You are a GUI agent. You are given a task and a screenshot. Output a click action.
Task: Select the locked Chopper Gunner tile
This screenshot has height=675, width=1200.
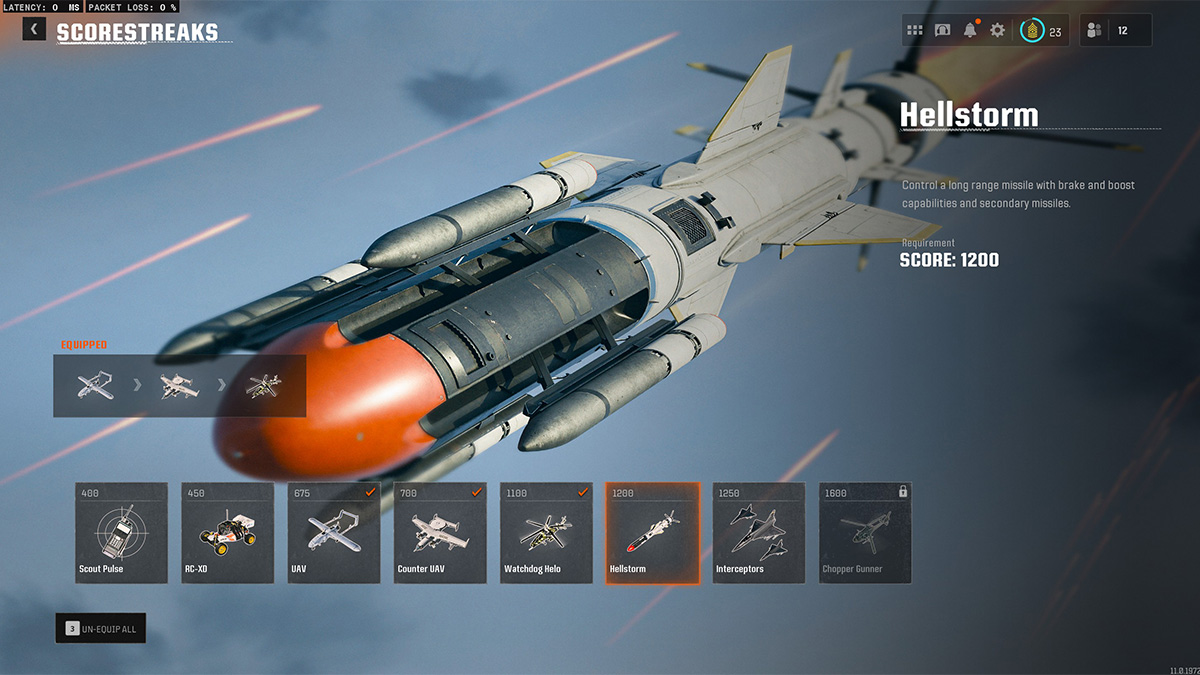[865, 533]
